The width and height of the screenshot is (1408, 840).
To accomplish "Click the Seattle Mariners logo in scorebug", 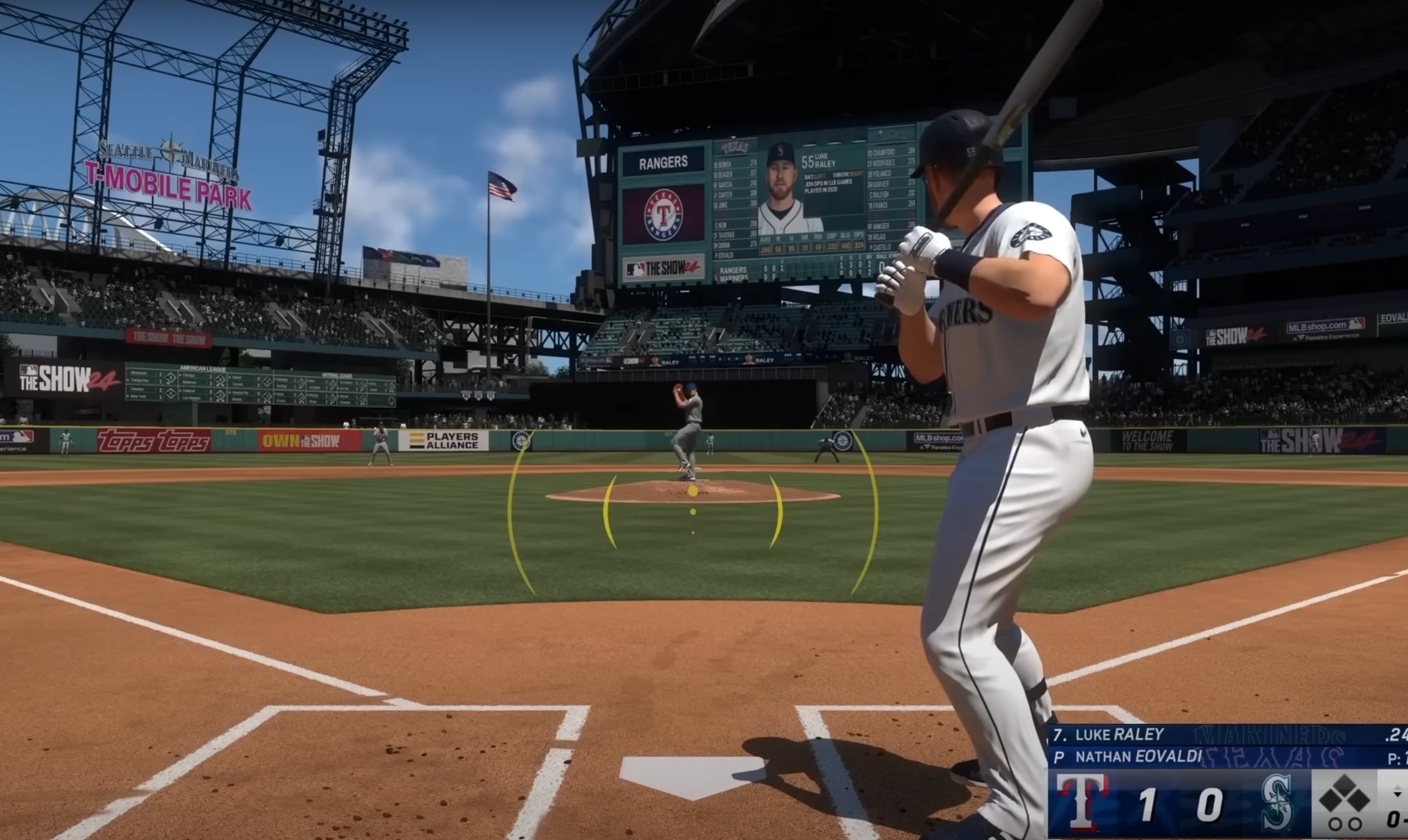I will [1278, 803].
